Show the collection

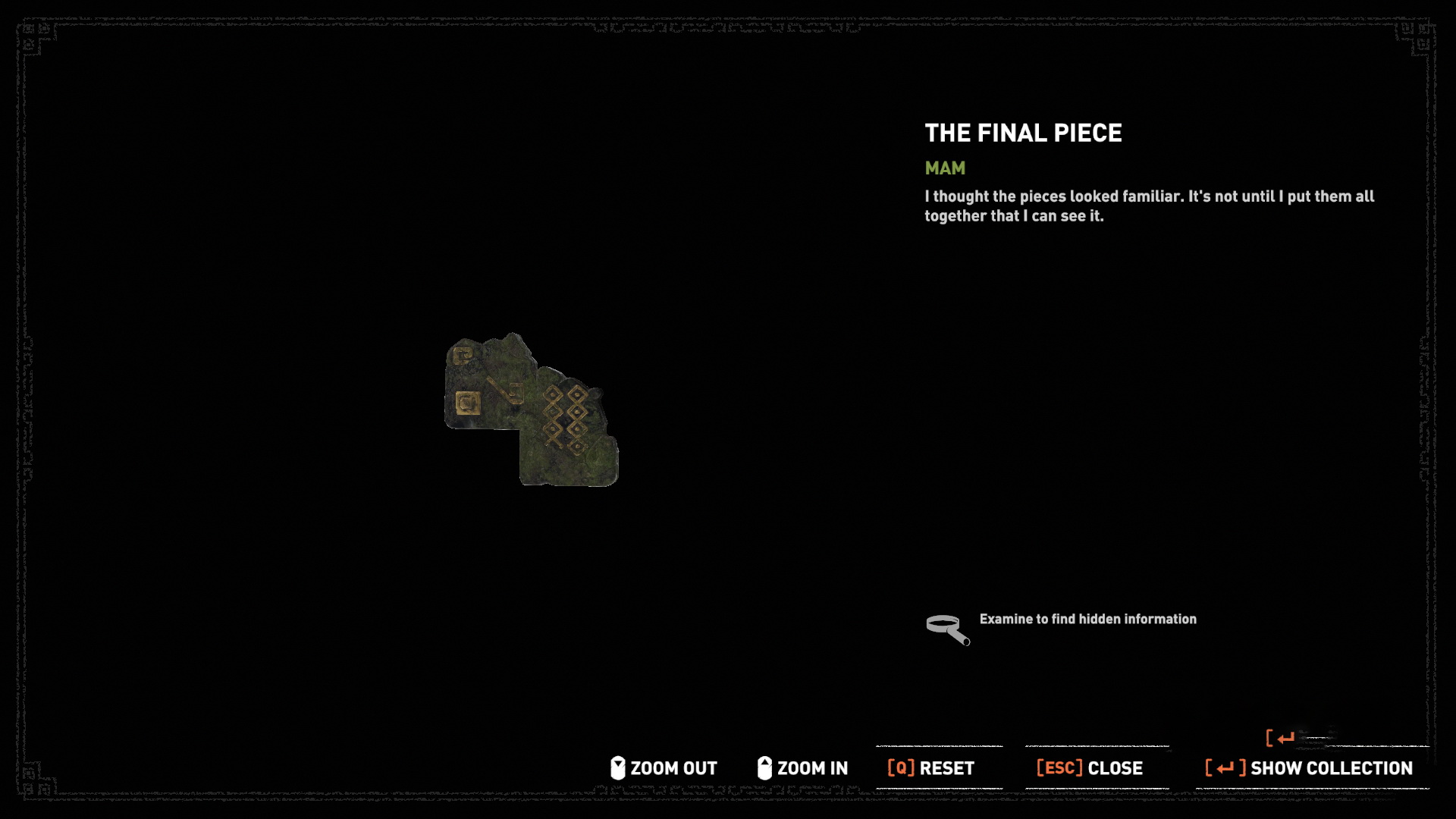tap(1310, 768)
